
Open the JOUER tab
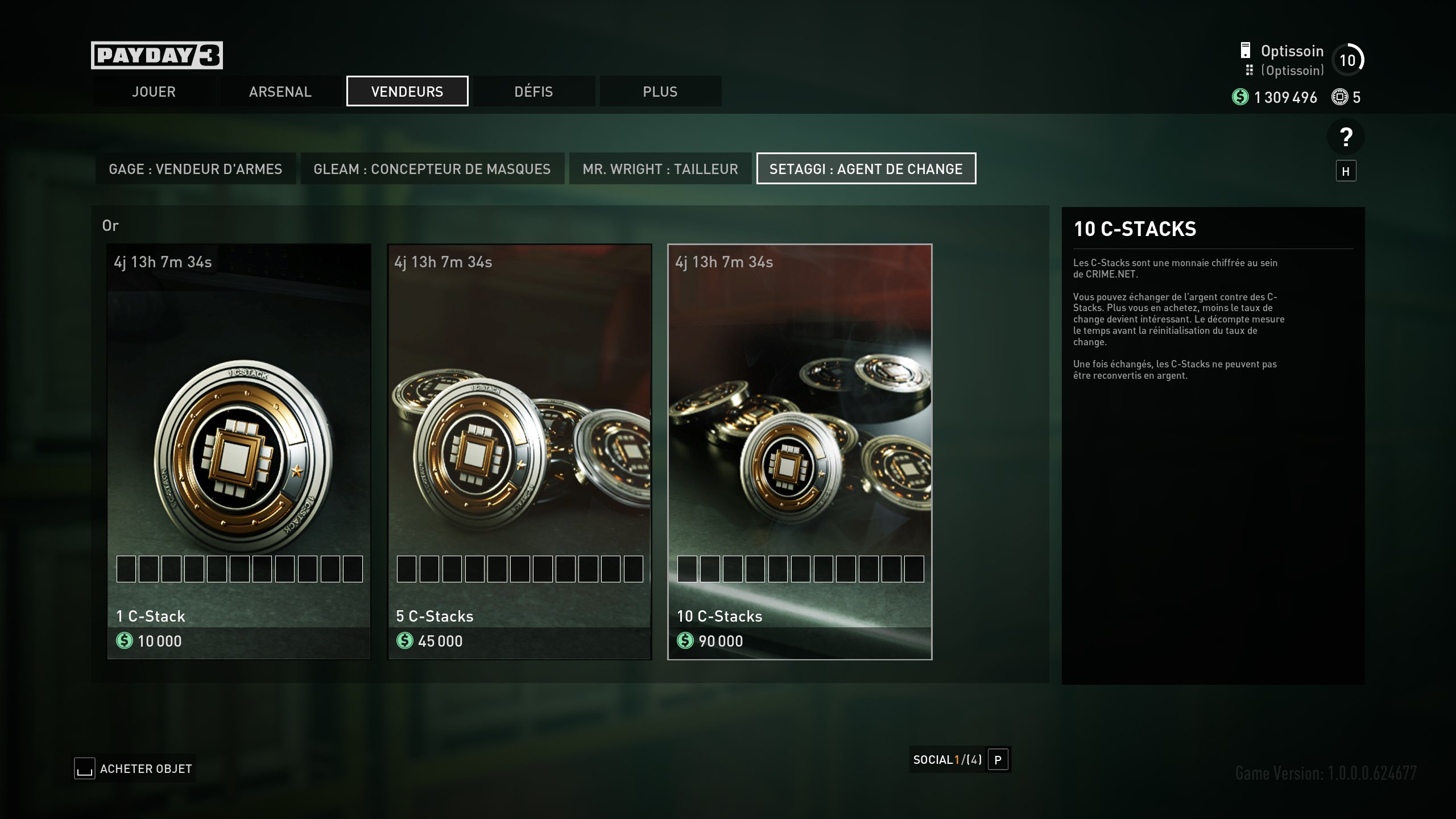[x=154, y=92]
